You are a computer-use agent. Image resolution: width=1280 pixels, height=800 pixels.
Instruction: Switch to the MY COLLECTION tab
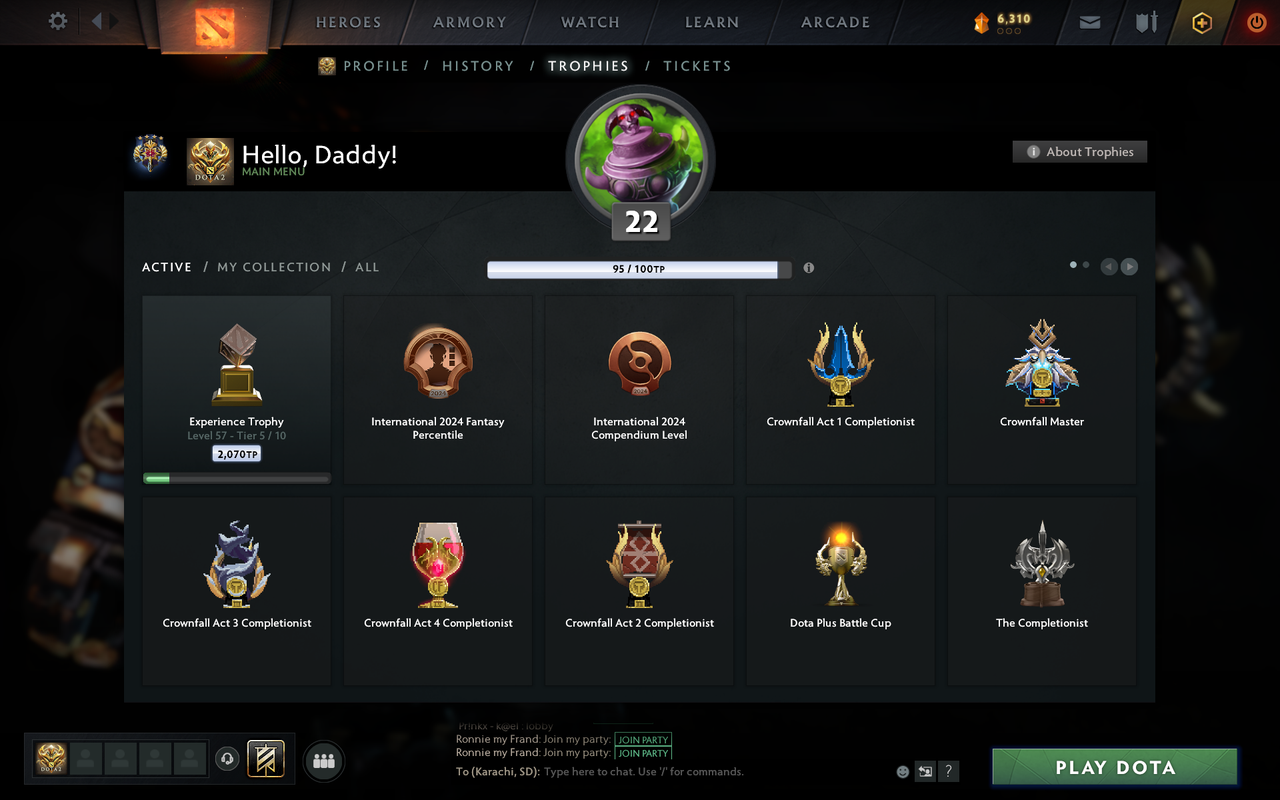[x=274, y=267]
